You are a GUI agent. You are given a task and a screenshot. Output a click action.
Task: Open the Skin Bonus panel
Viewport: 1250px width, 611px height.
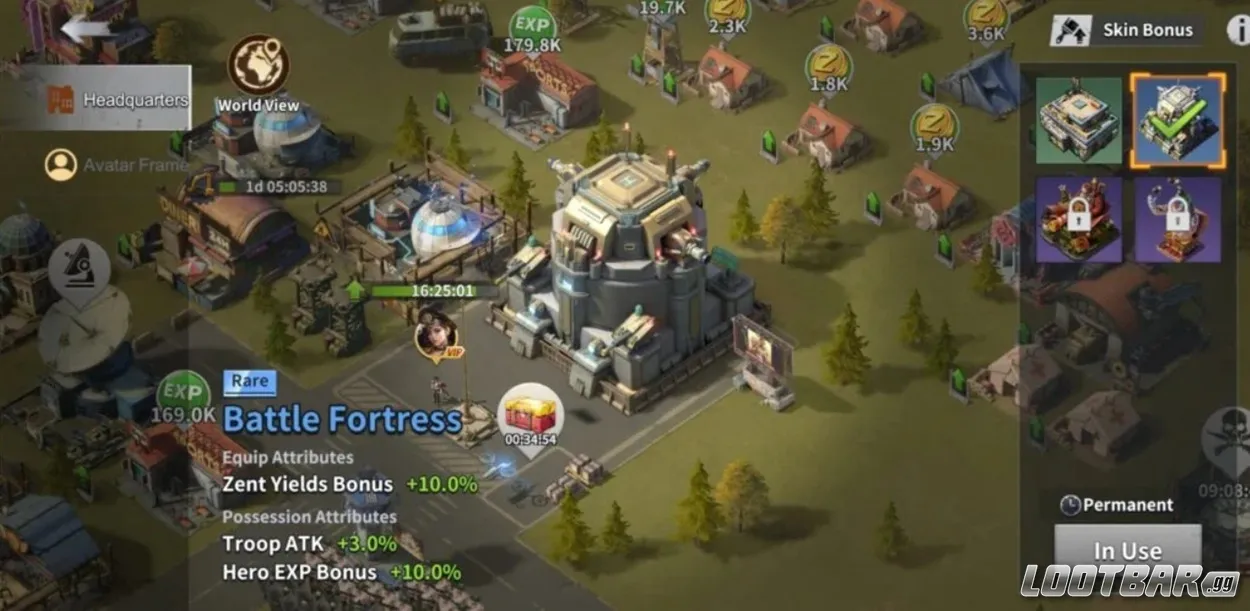pos(1127,30)
